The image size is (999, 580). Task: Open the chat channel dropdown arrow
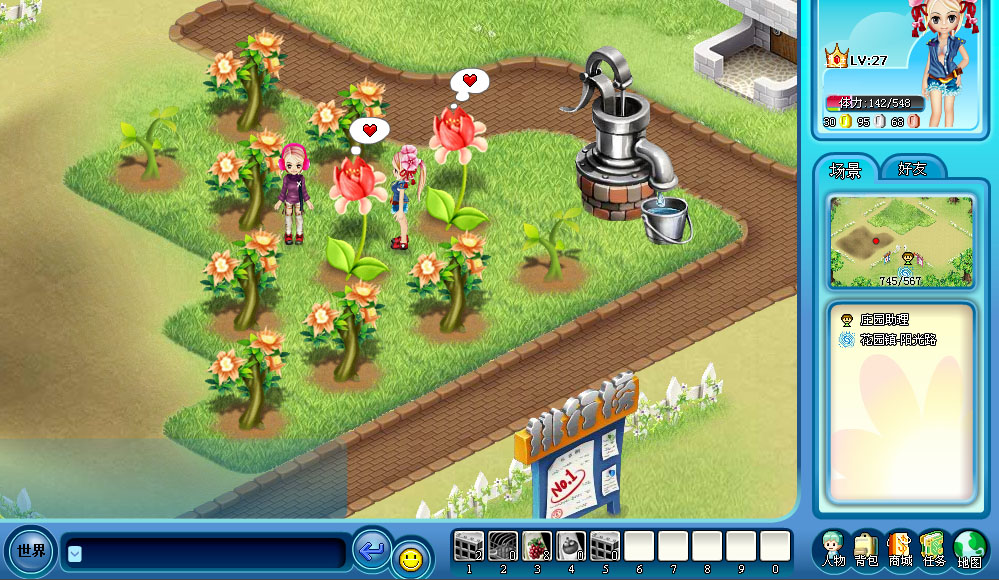[75, 553]
